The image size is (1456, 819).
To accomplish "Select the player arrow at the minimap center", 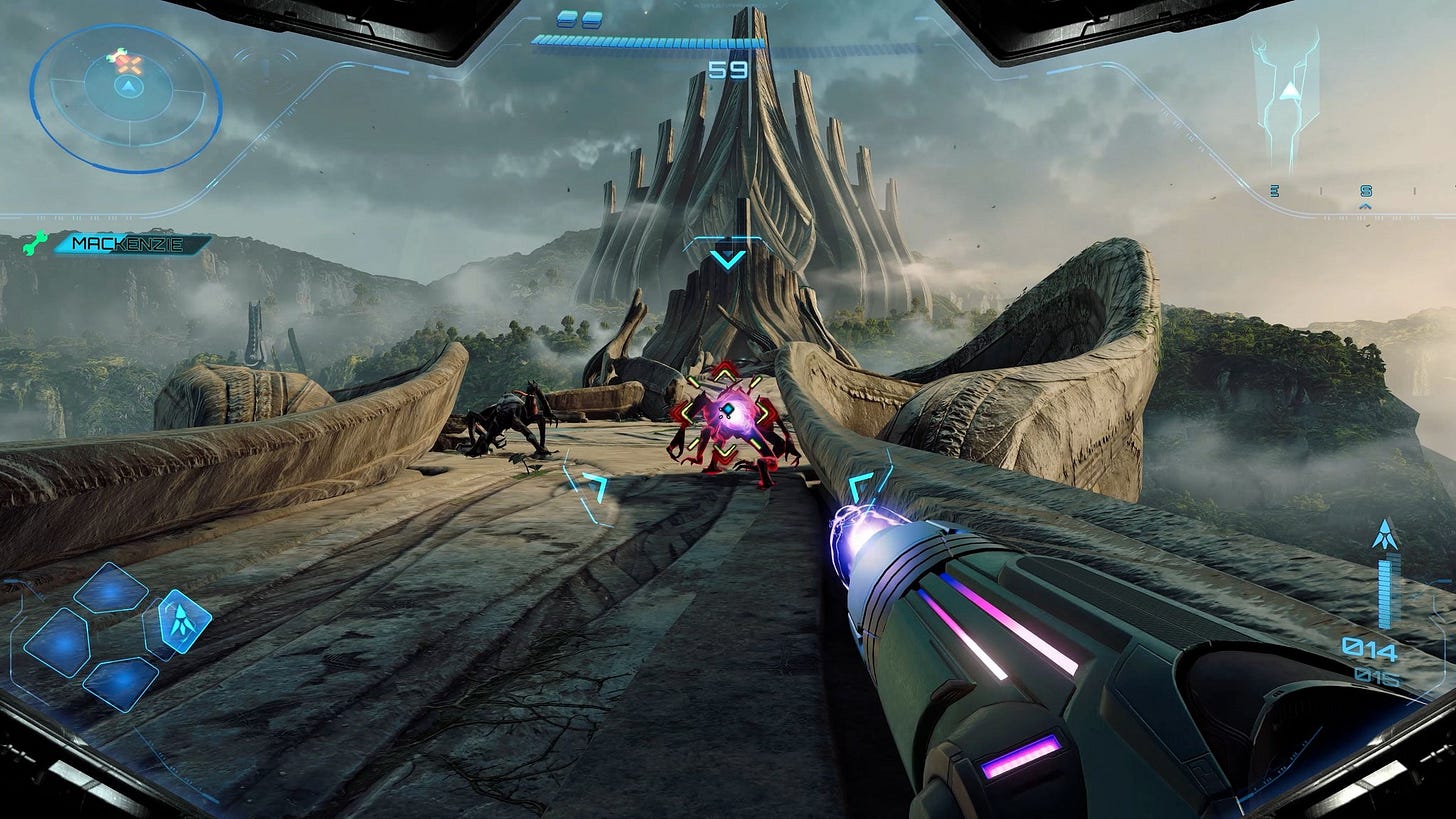I will (x=127, y=86).
